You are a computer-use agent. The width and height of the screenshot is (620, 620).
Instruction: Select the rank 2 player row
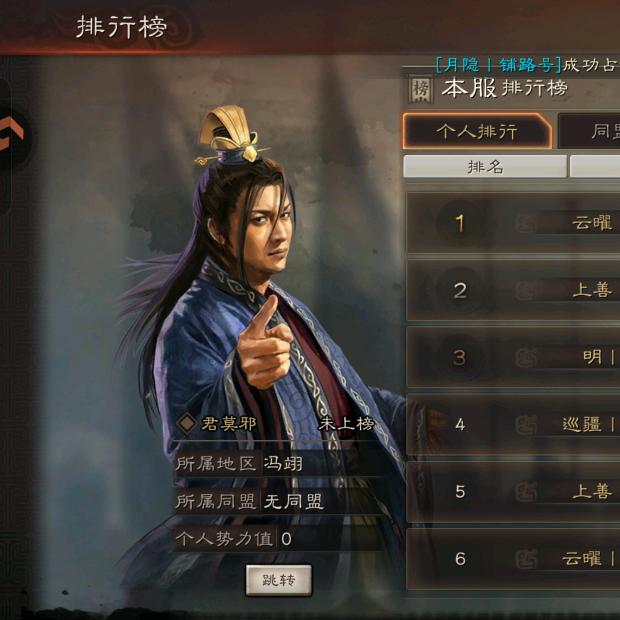tap(513, 290)
